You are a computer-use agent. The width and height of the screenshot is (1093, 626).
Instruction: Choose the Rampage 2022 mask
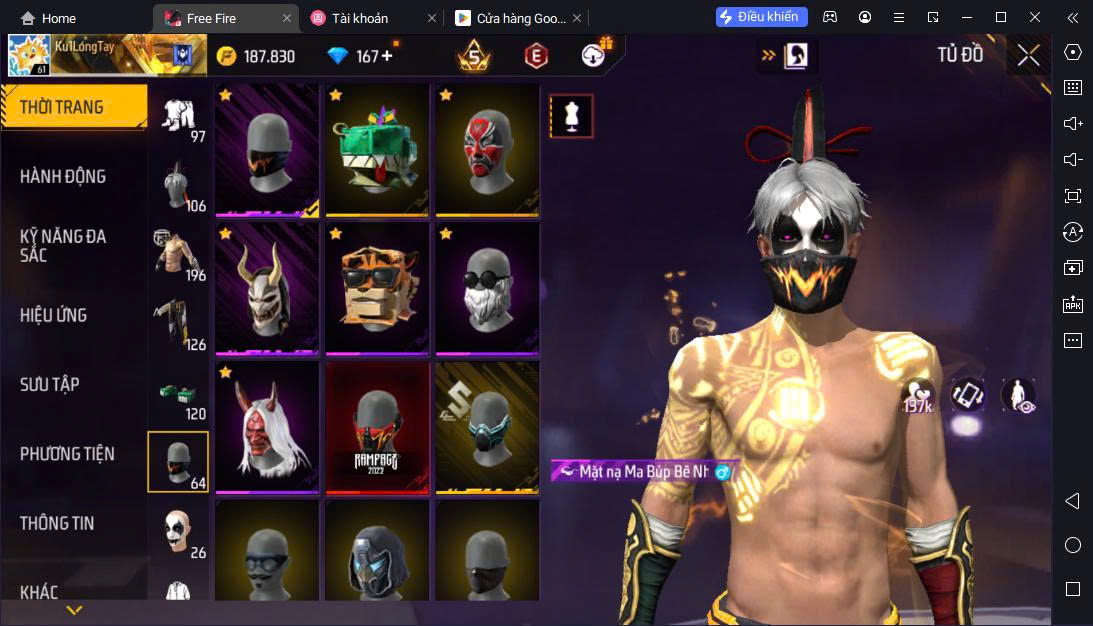coord(377,427)
